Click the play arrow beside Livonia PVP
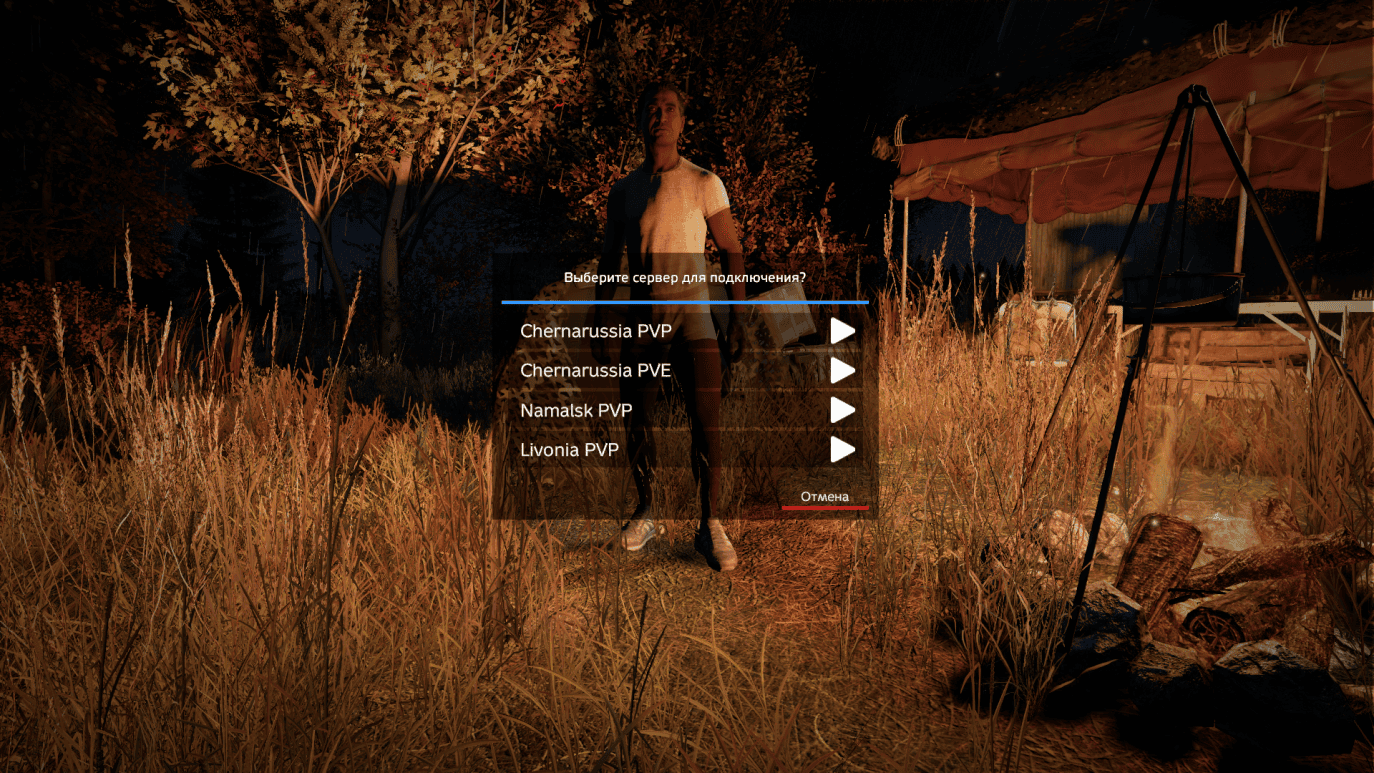Viewport: 1374px width, 773px height. (x=843, y=449)
